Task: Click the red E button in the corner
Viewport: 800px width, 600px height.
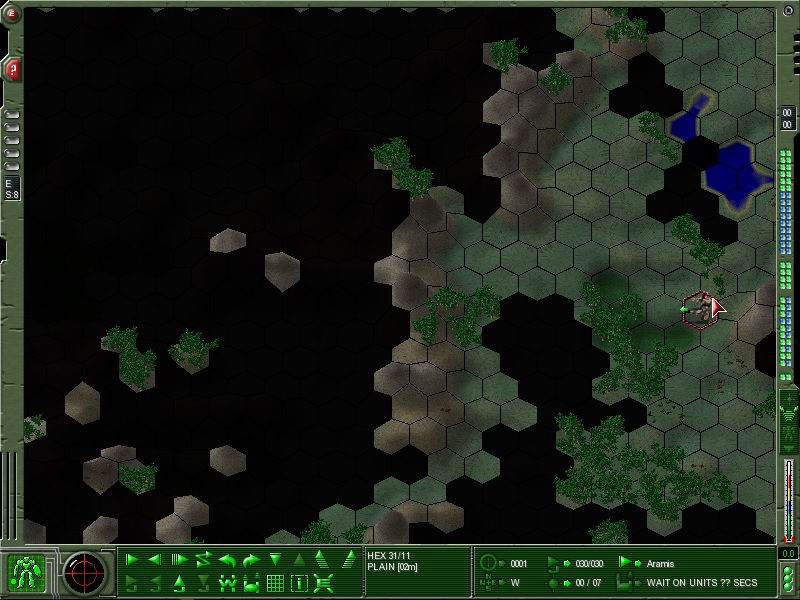Action: point(13,13)
